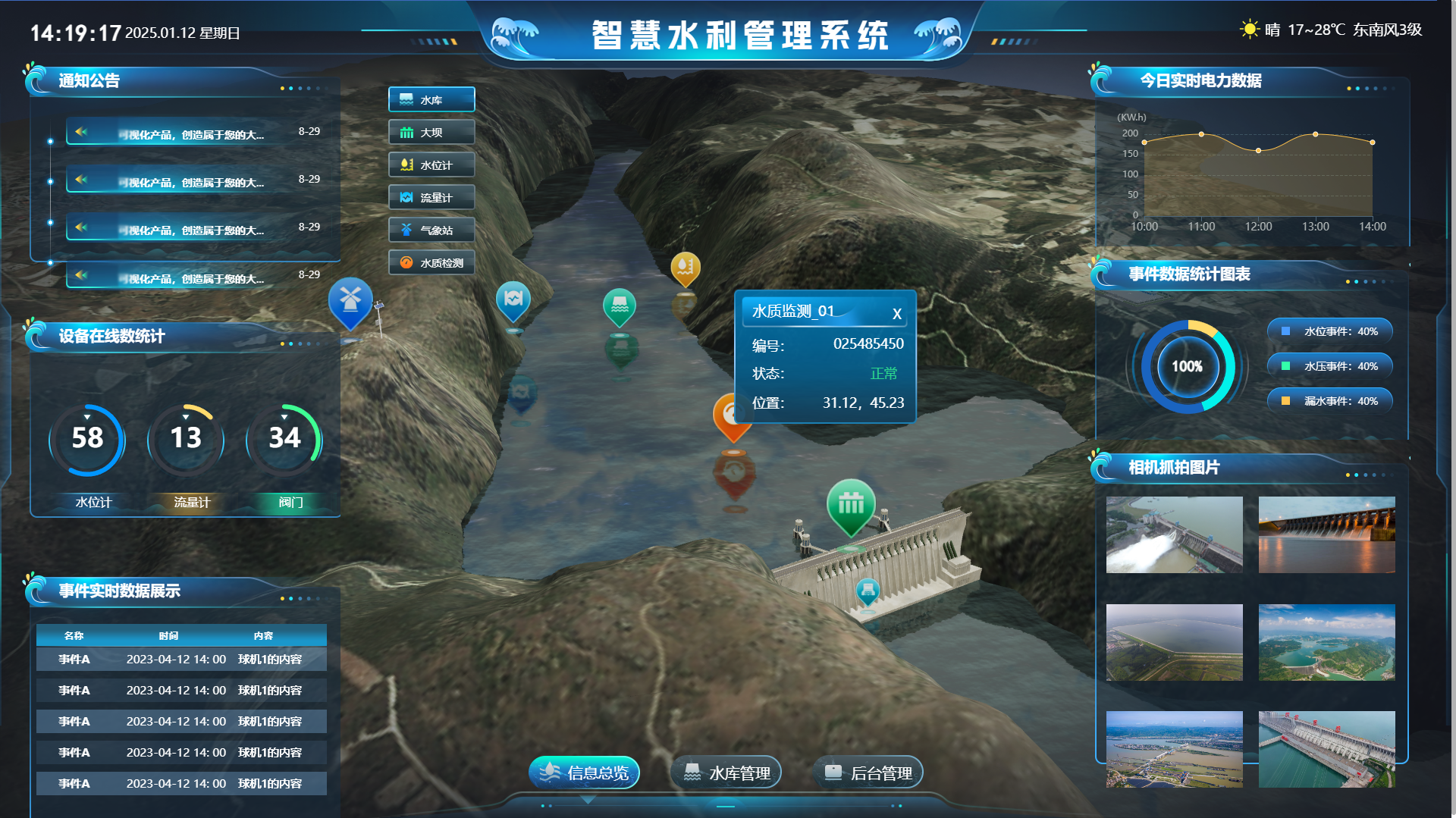The image size is (1456, 818).
Task: Click the yellow water level gauge marker
Action: tap(685, 268)
